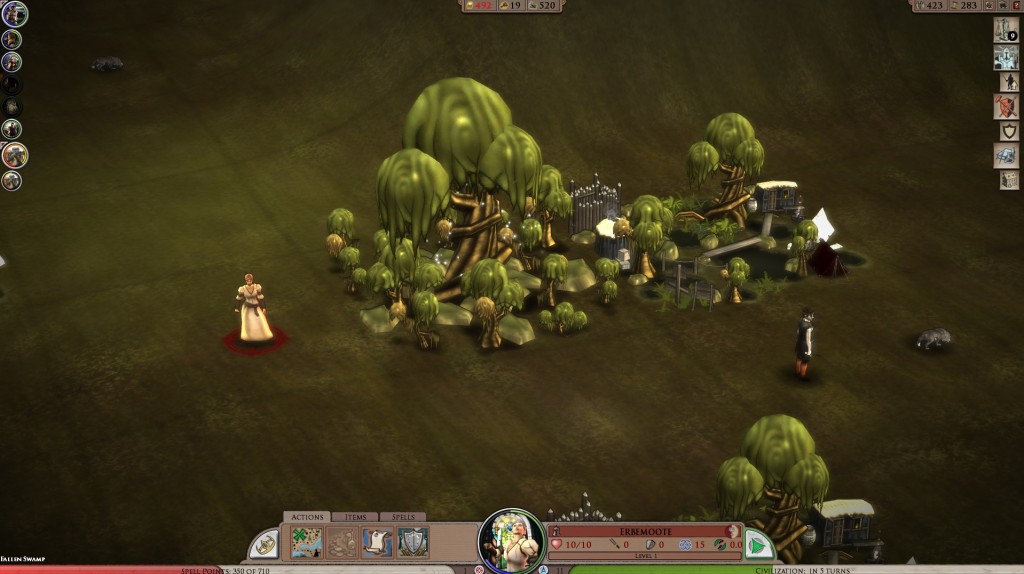The height and width of the screenshot is (574, 1024).
Task: Click the silhouette figures icon
Action: pos(1008,82)
